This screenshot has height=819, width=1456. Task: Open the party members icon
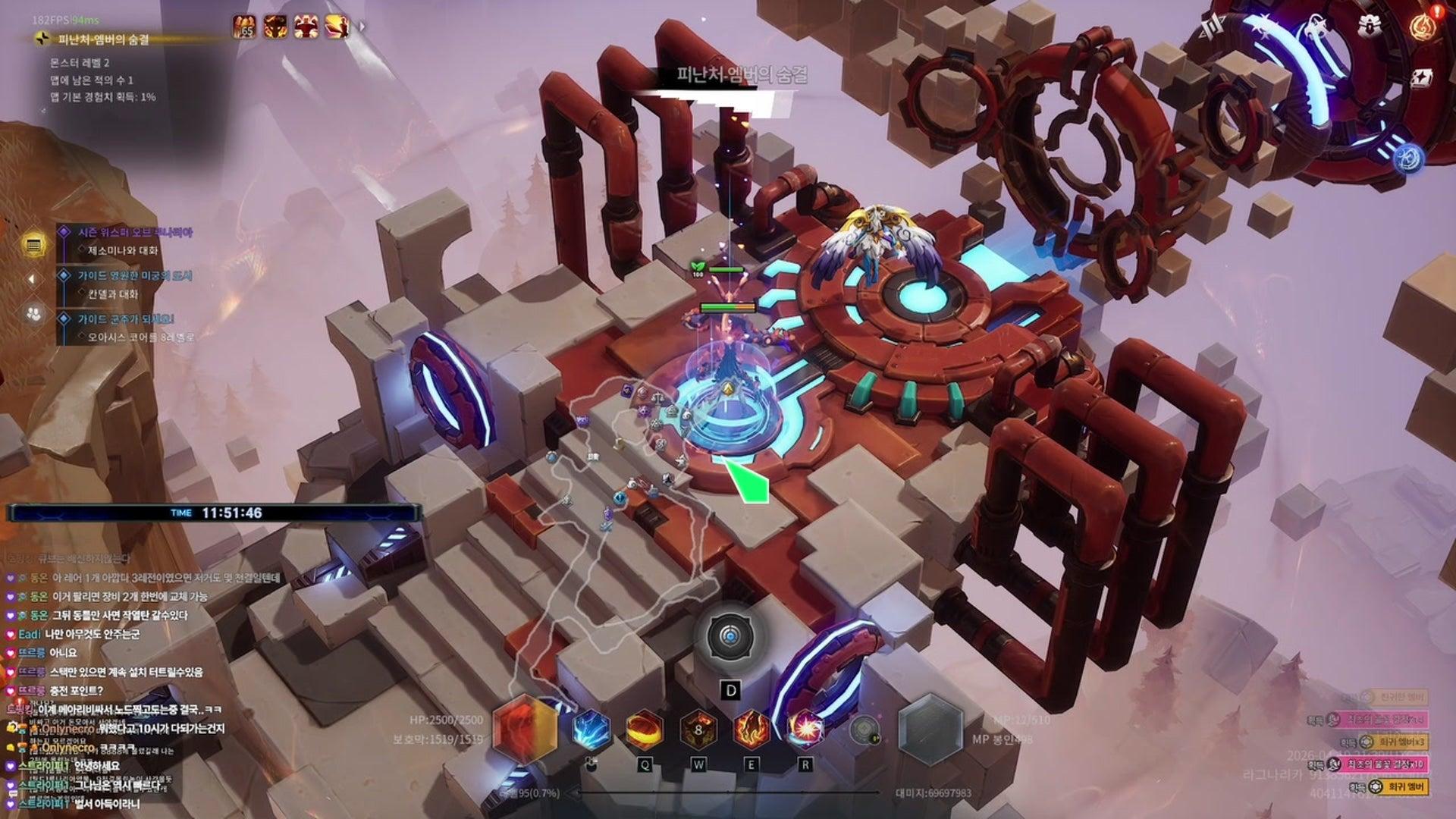(x=33, y=312)
